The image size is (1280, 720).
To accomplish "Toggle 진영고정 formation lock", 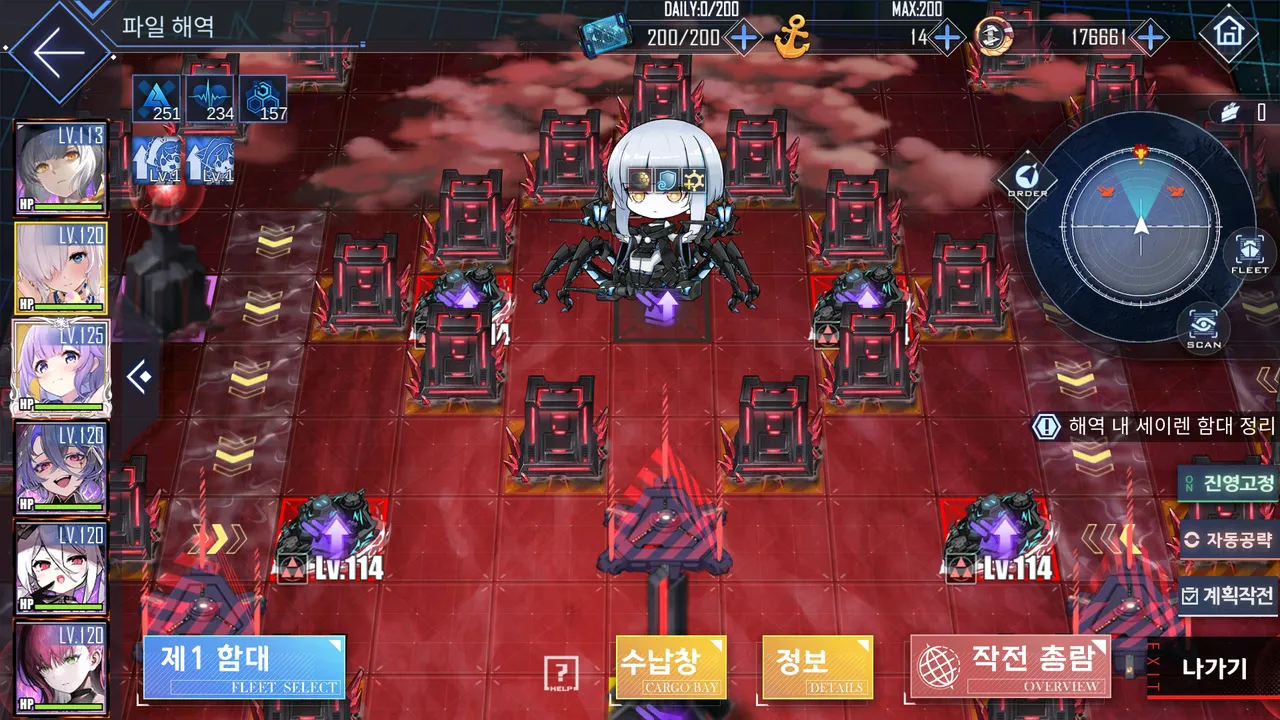I will 1229,484.
